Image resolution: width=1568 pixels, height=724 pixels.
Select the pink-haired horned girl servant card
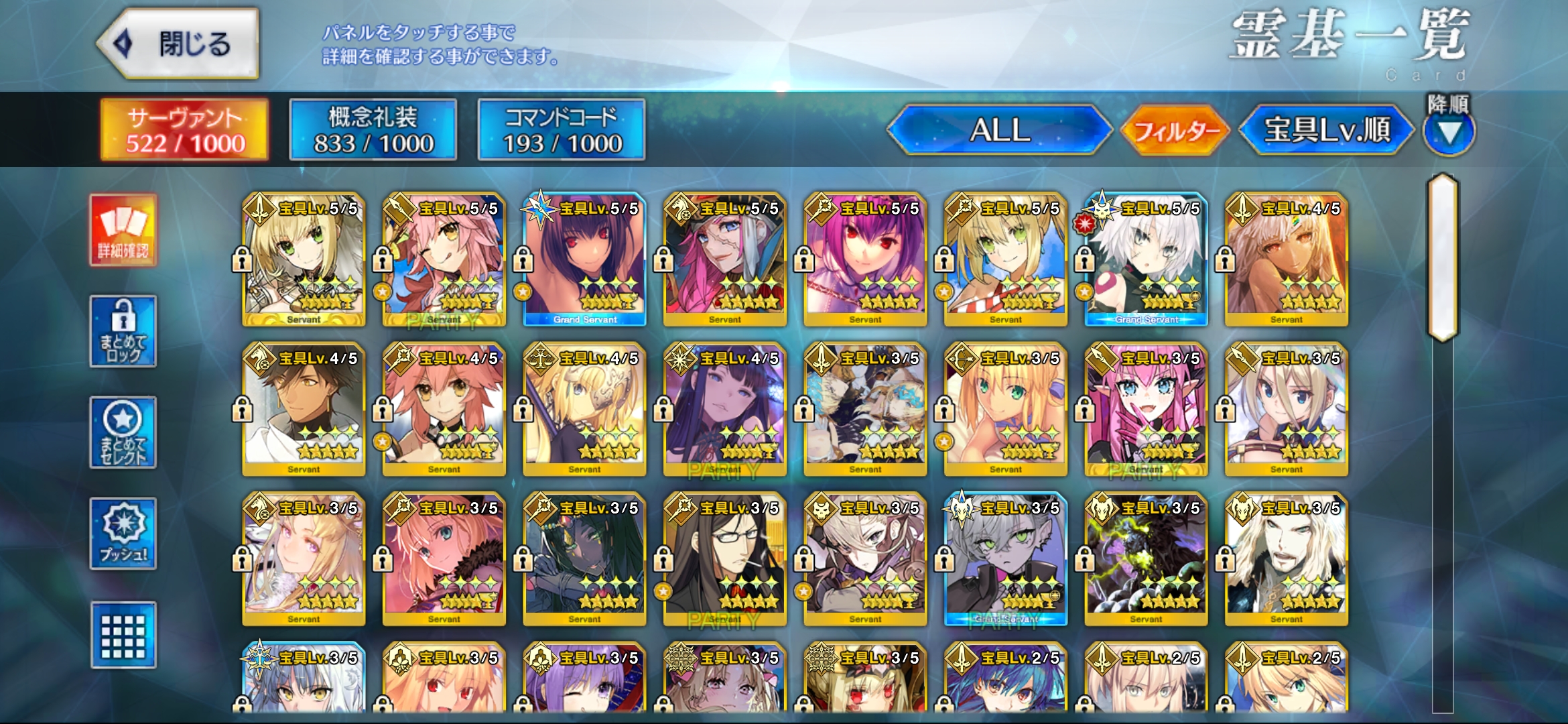[x=1146, y=410]
